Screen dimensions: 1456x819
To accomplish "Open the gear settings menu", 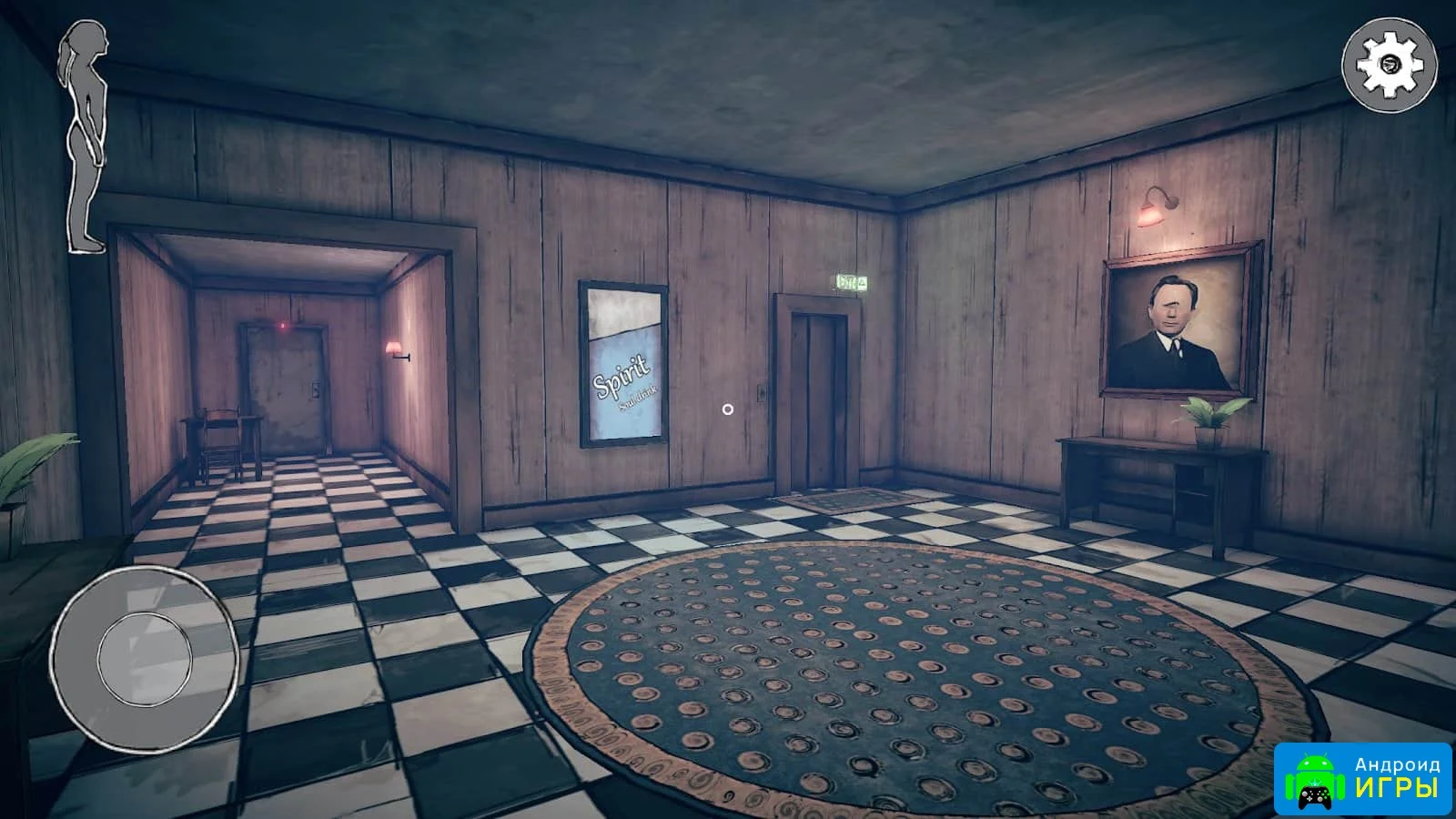I will click(1390, 63).
